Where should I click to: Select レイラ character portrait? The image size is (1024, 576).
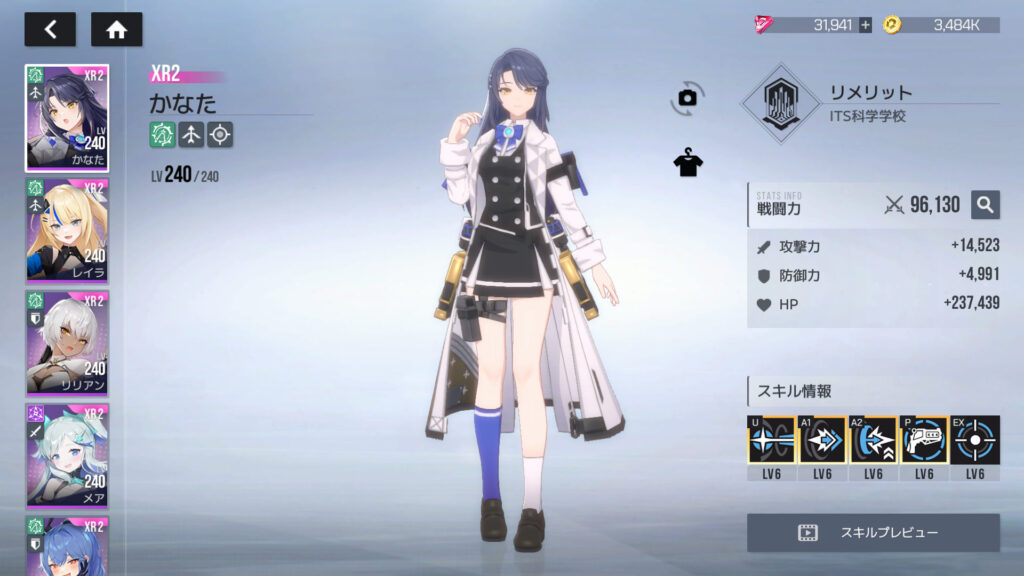tap(67, 231)
